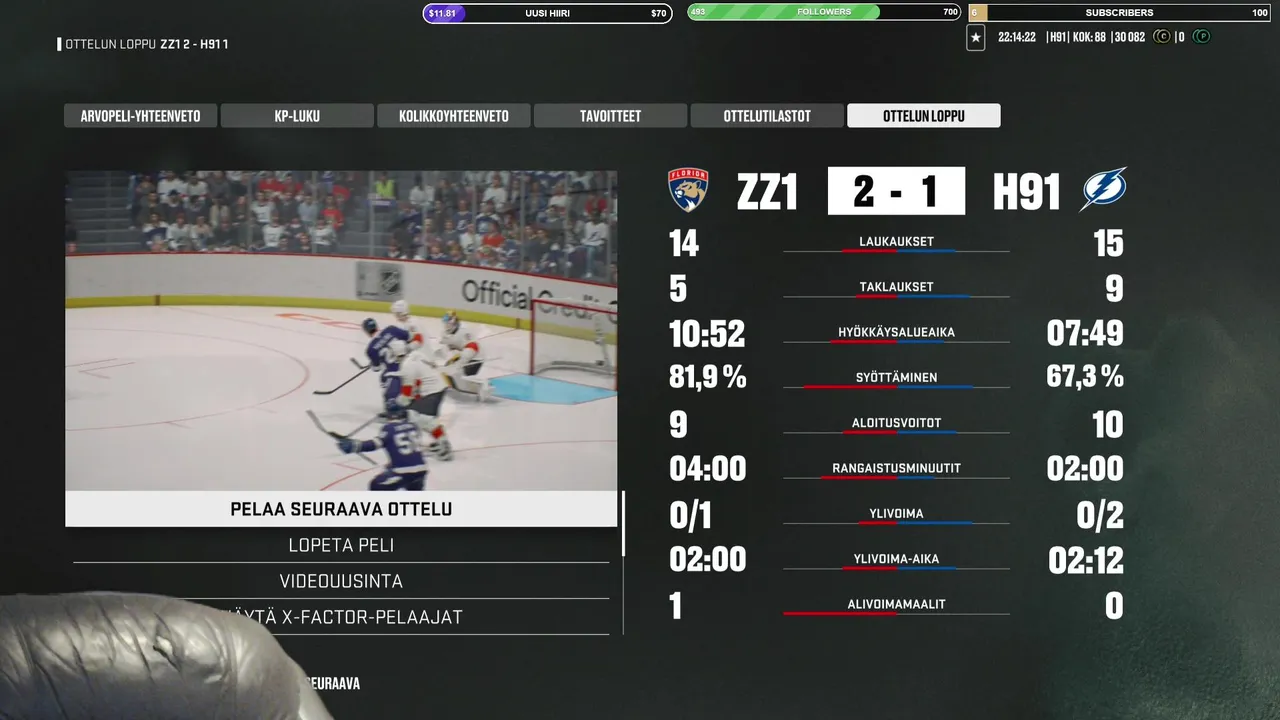Click the Followers goal bar overlay

click(823, 13)
